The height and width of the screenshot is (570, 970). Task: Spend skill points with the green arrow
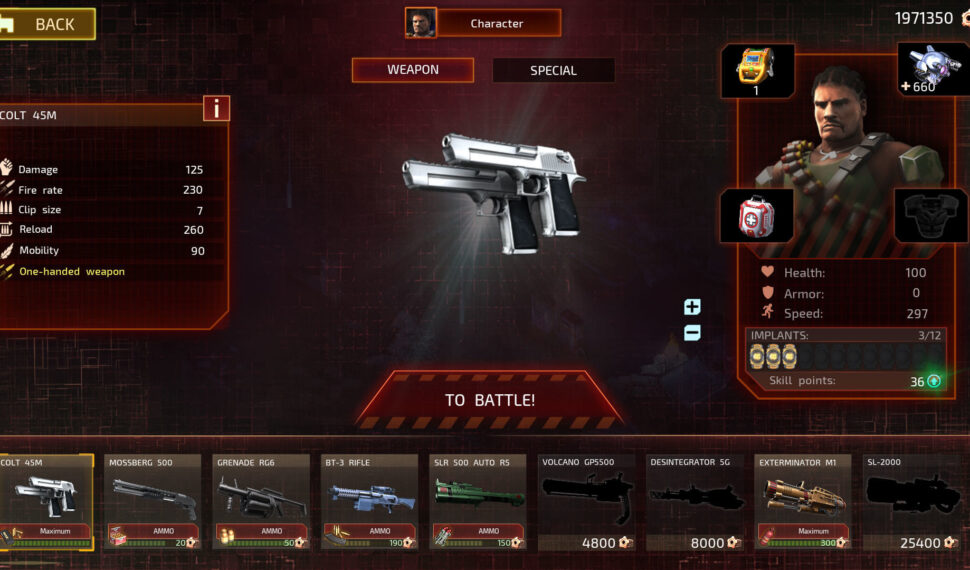pyautogui.click(x=934, y=381)
